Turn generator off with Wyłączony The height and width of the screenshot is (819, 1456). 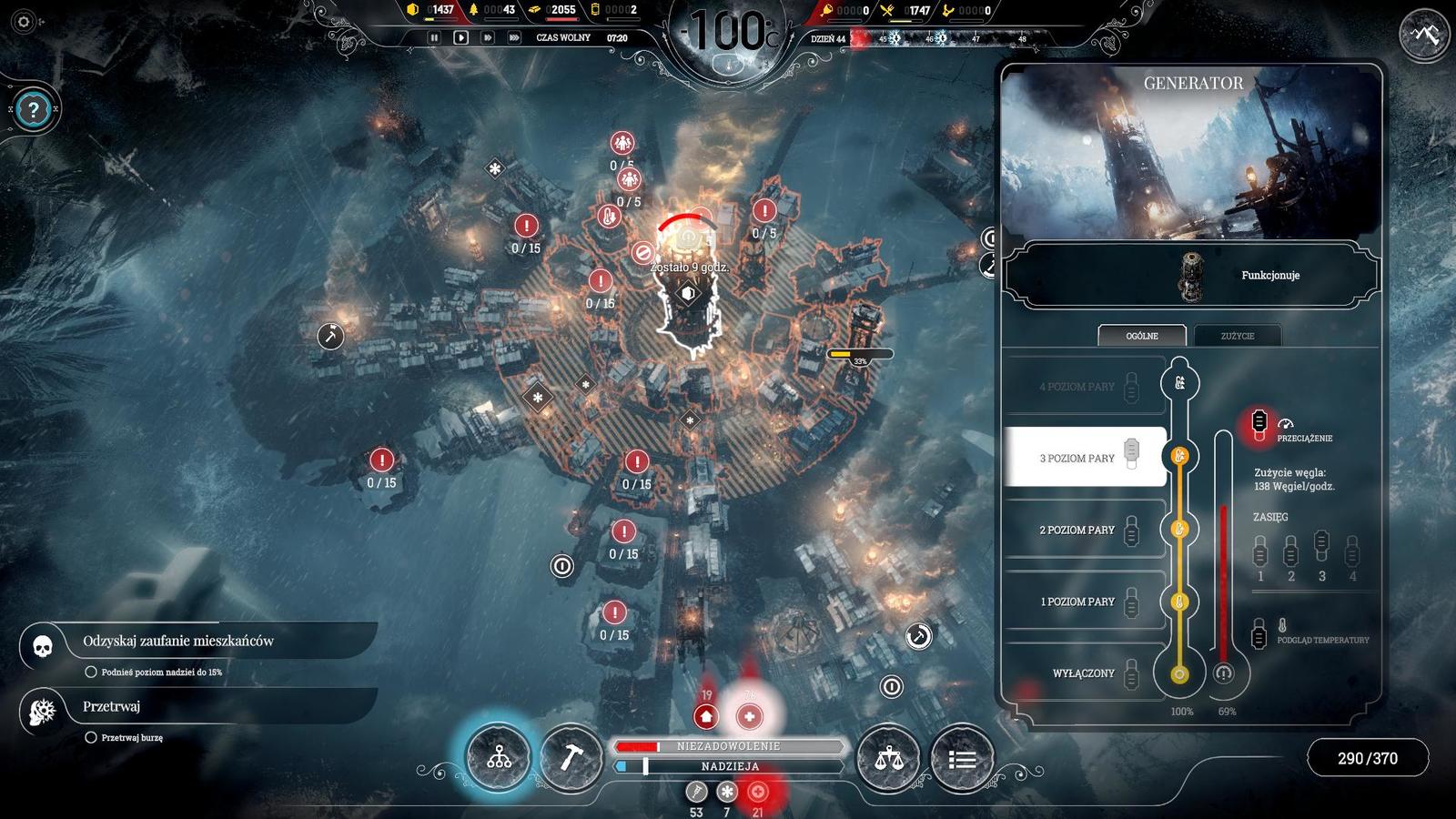click(x=1084, y=673)
